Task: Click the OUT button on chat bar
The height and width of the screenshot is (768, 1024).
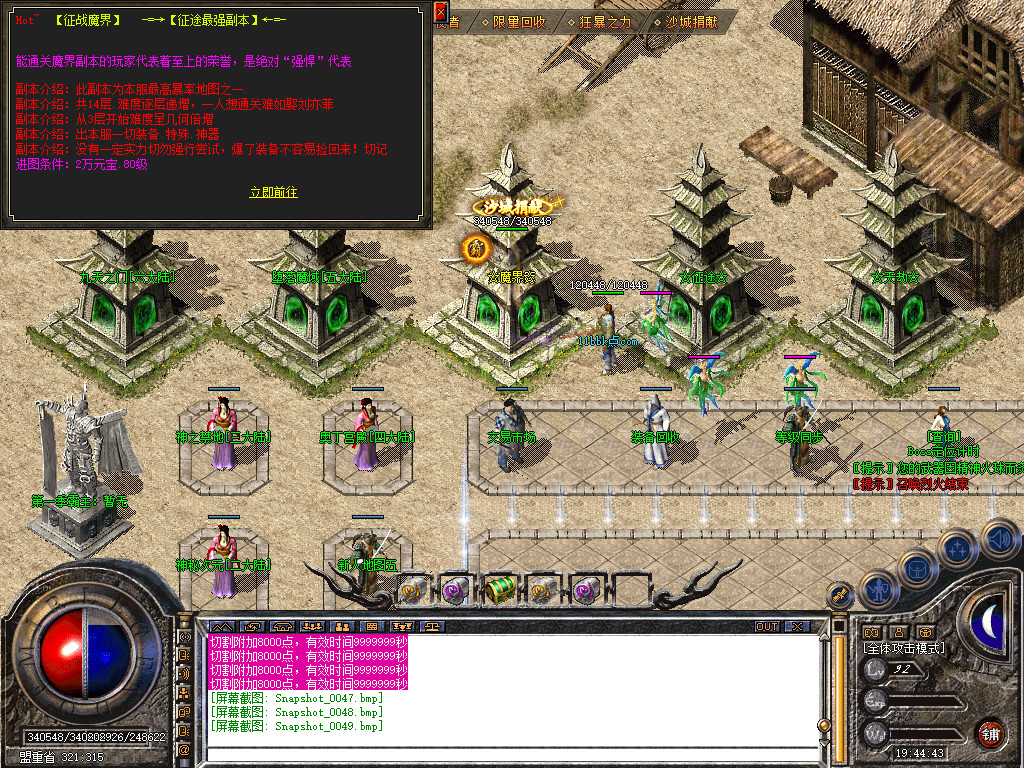Action: pyautogui.click(x=767, y=626)
